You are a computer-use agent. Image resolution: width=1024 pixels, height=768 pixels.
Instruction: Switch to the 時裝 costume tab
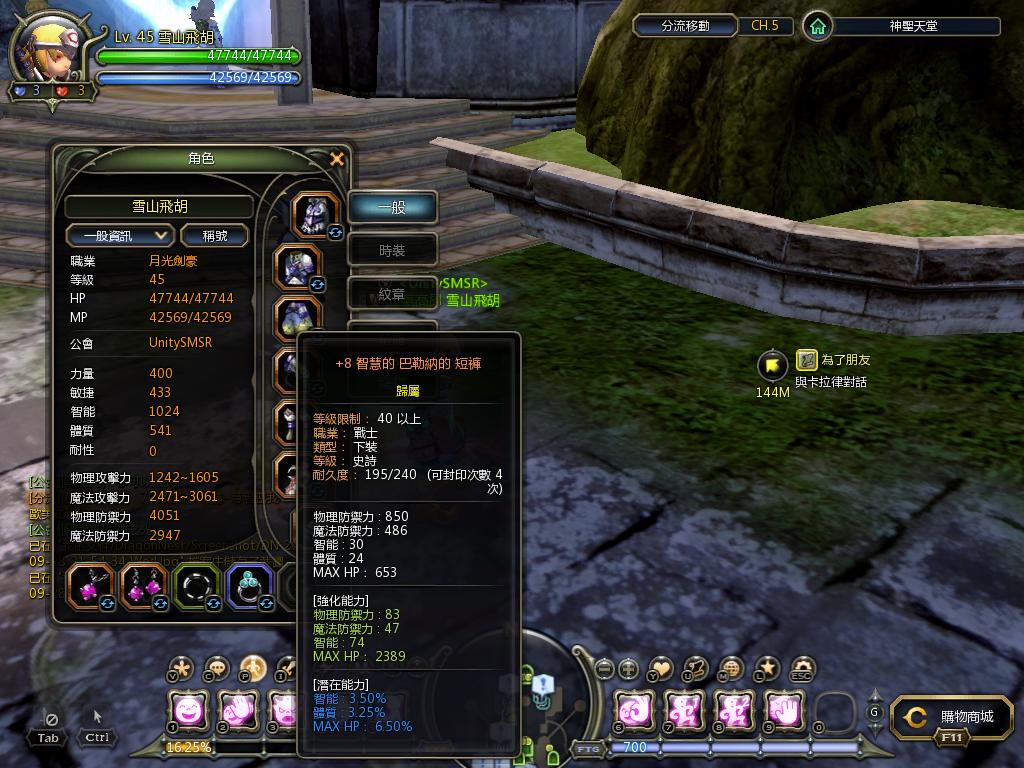[392, 251]
